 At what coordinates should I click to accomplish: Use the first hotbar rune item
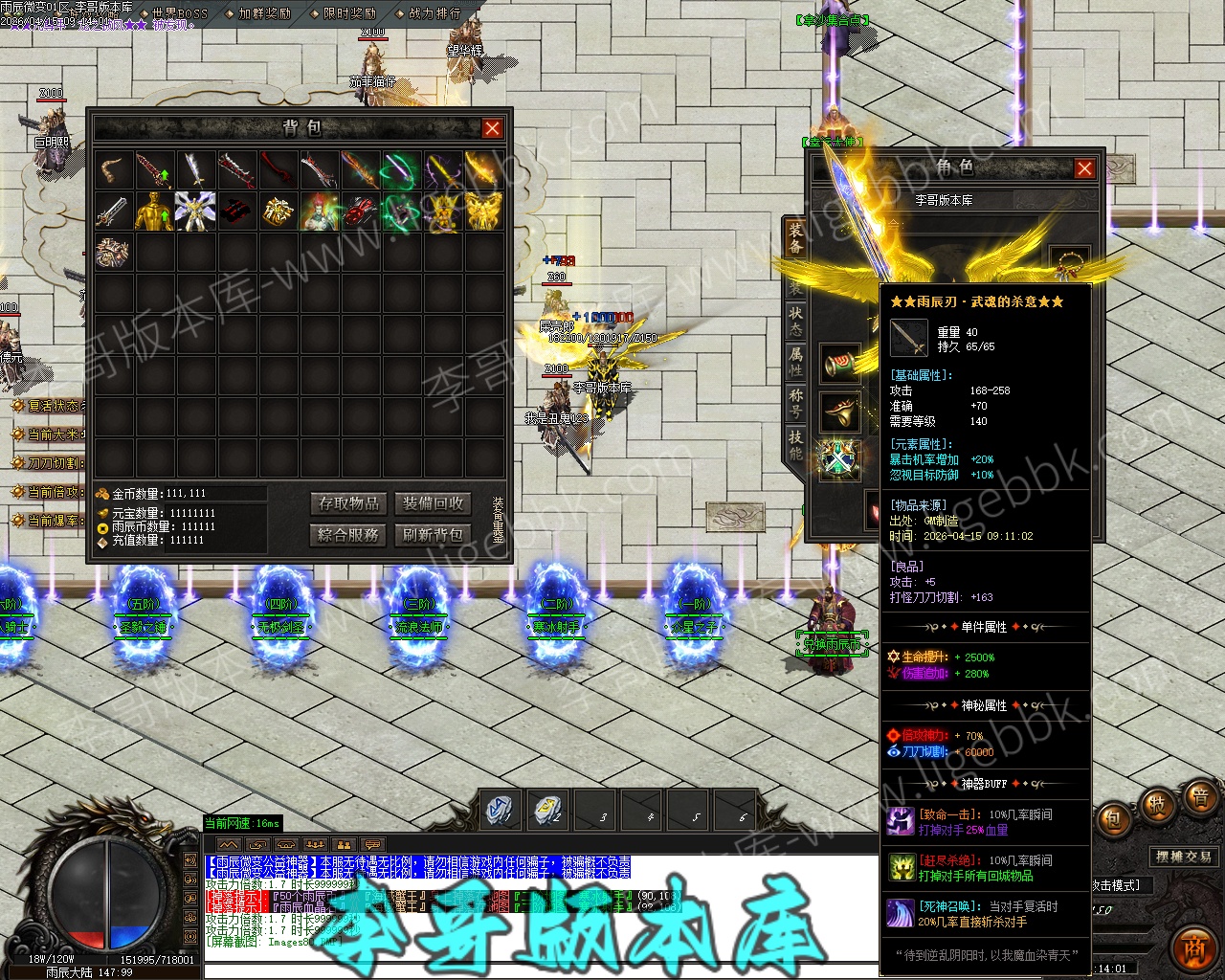pyautogui.click(x=500, y=810)
